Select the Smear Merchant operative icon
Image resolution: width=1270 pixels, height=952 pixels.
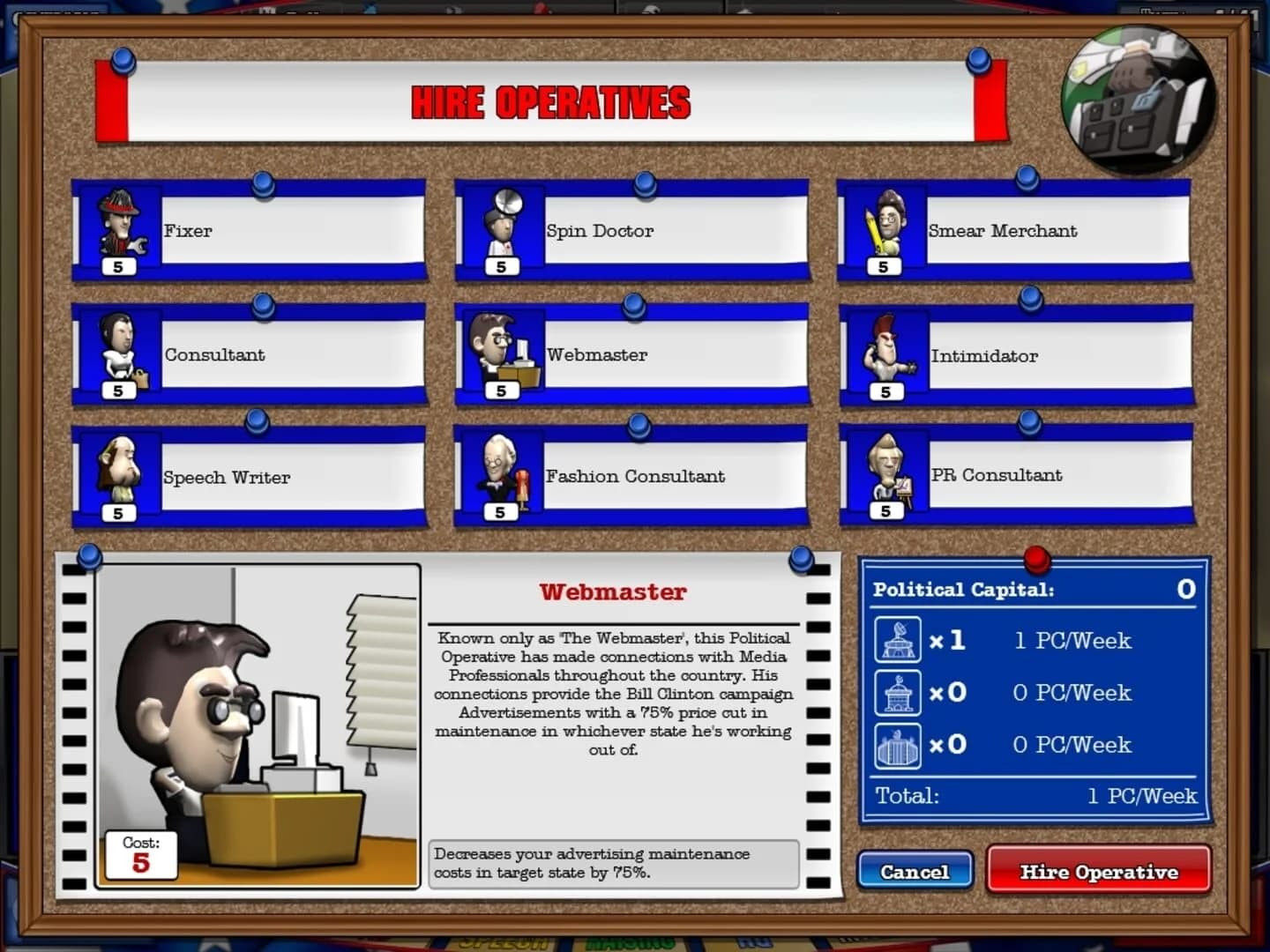click(886, 227)
